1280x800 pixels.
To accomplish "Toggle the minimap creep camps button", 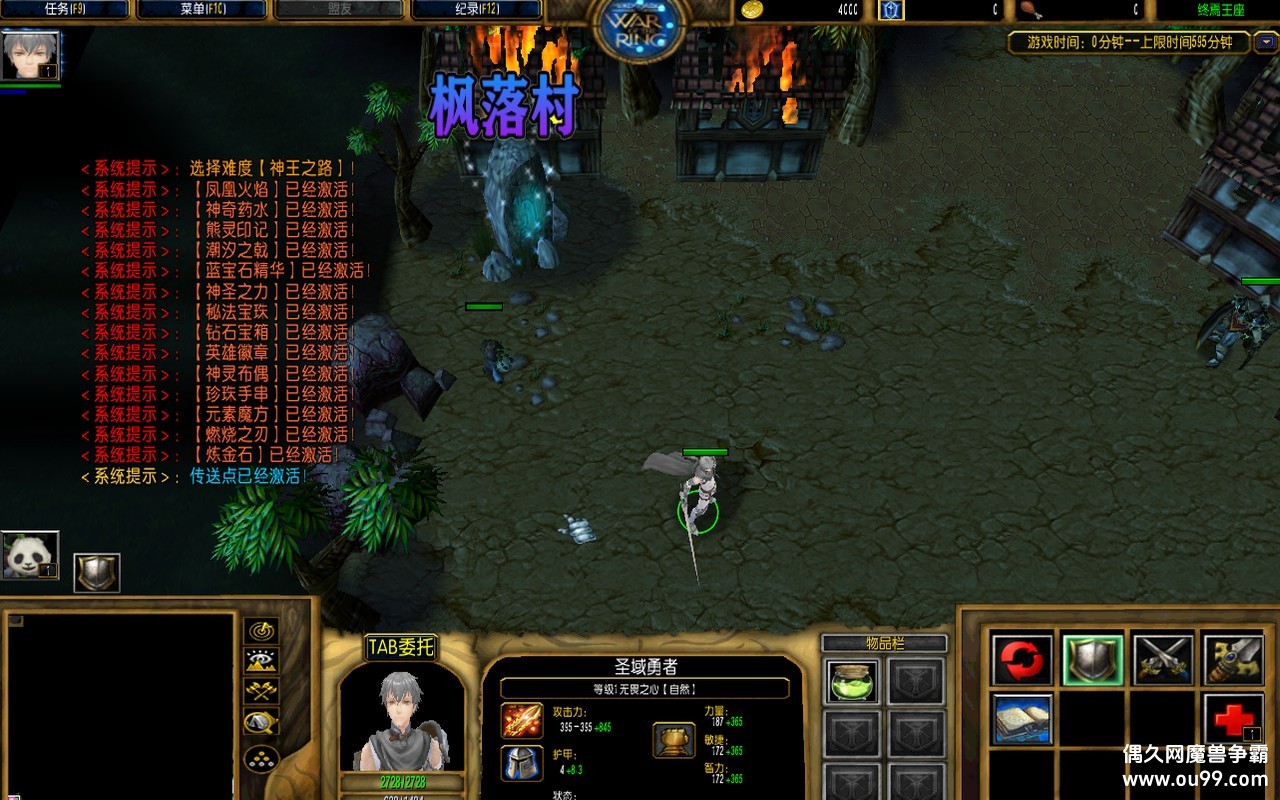I will 261,722.
